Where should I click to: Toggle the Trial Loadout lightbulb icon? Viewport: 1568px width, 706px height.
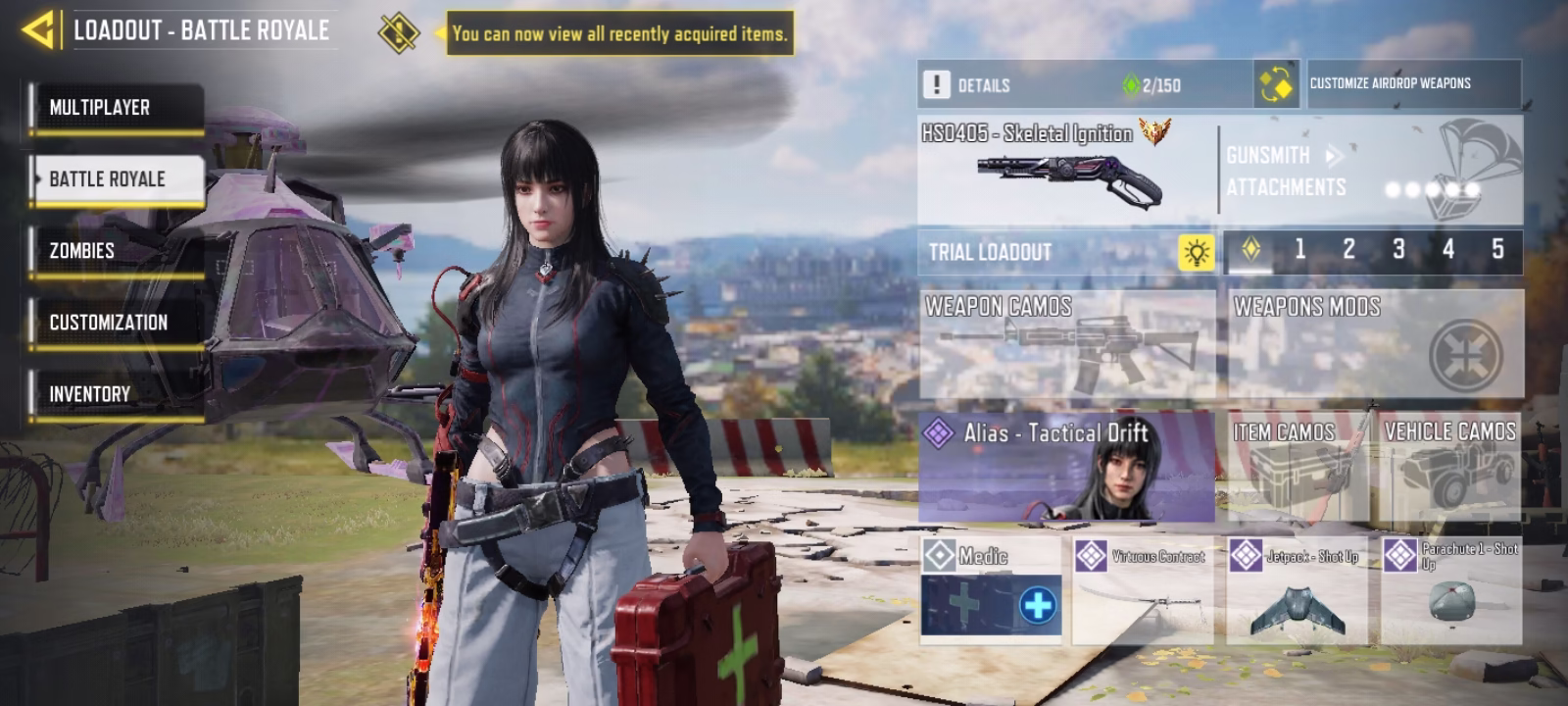pos(1196,252)
